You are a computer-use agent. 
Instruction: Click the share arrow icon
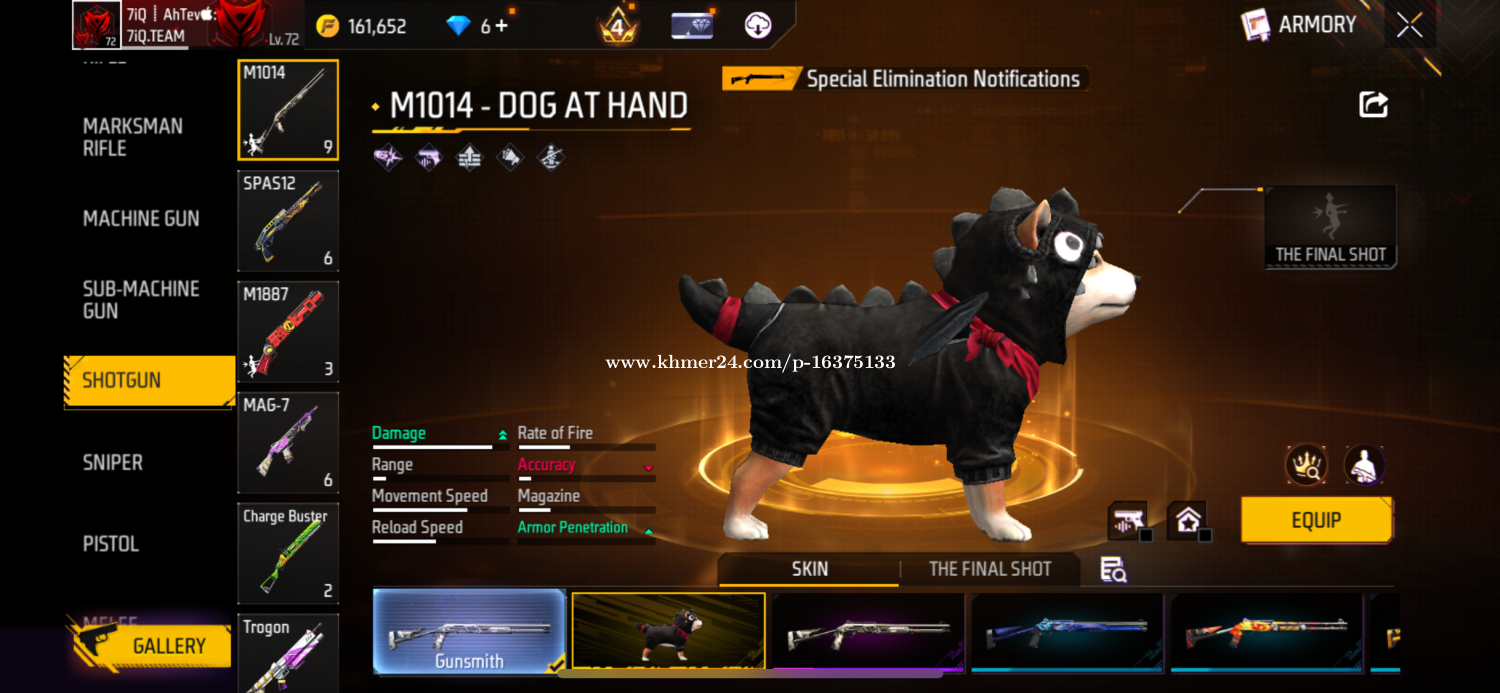[1374, 104]
